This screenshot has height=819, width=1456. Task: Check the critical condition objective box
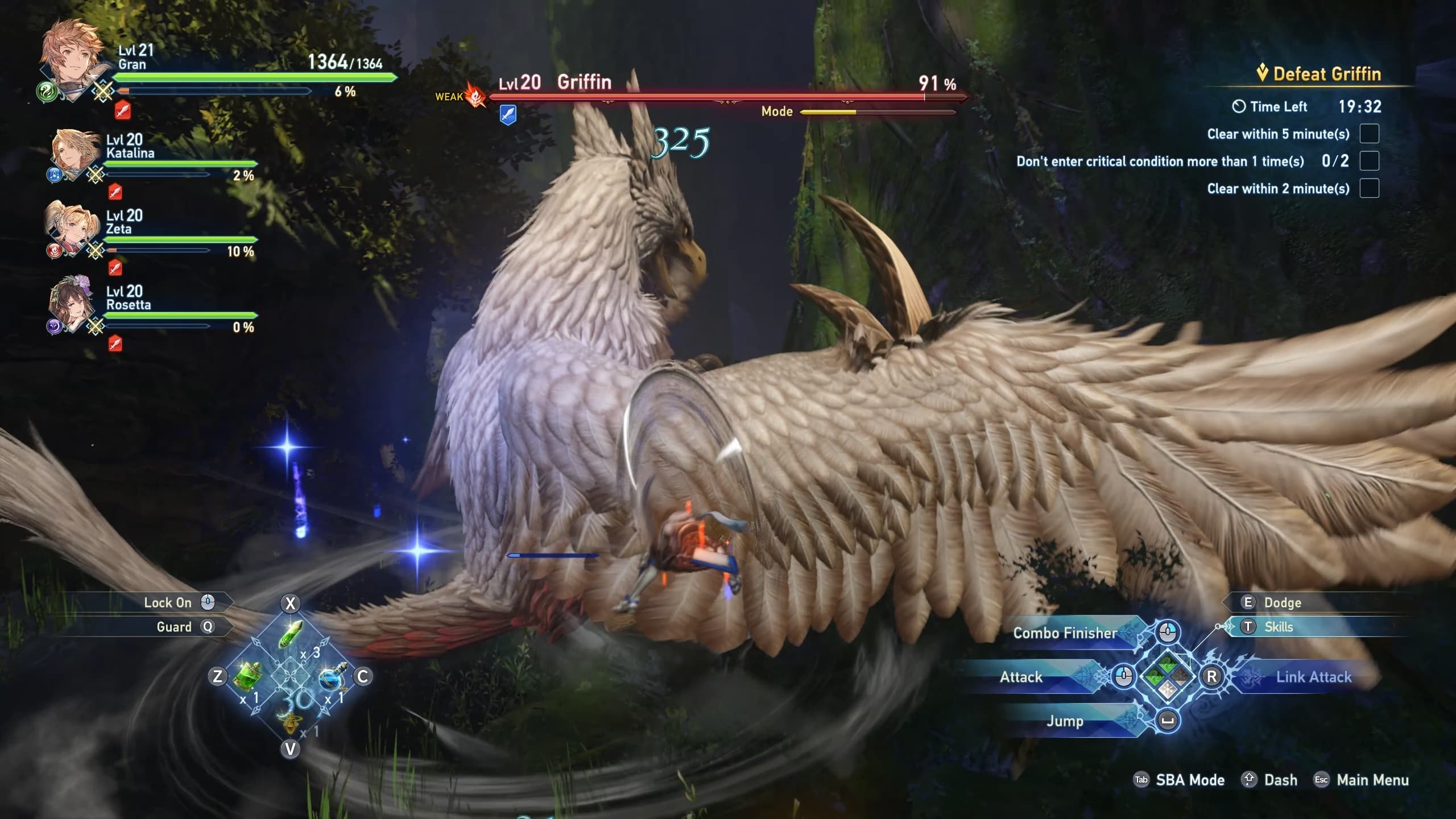[1369, 161]
